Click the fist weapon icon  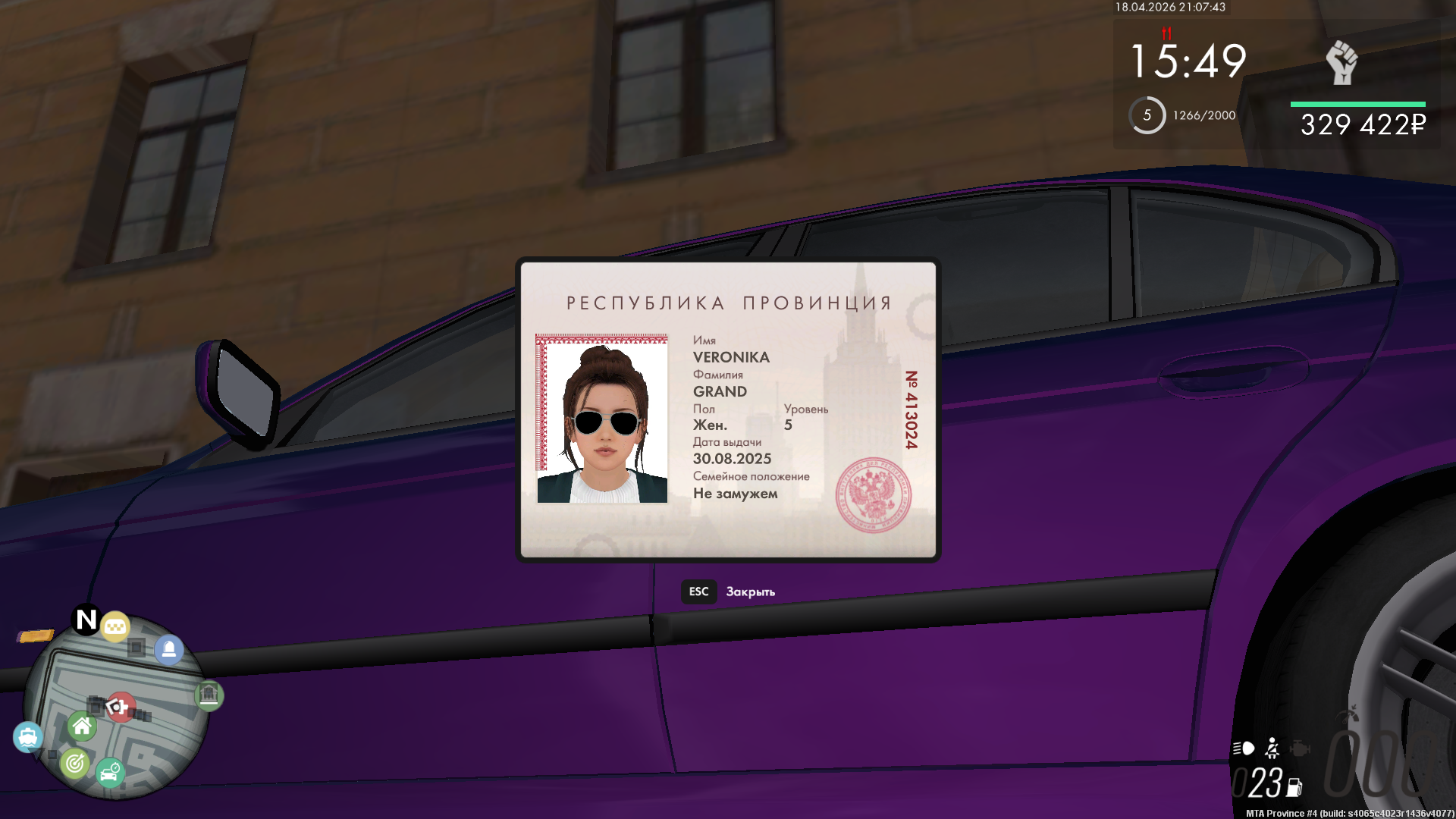point(1341,62)
